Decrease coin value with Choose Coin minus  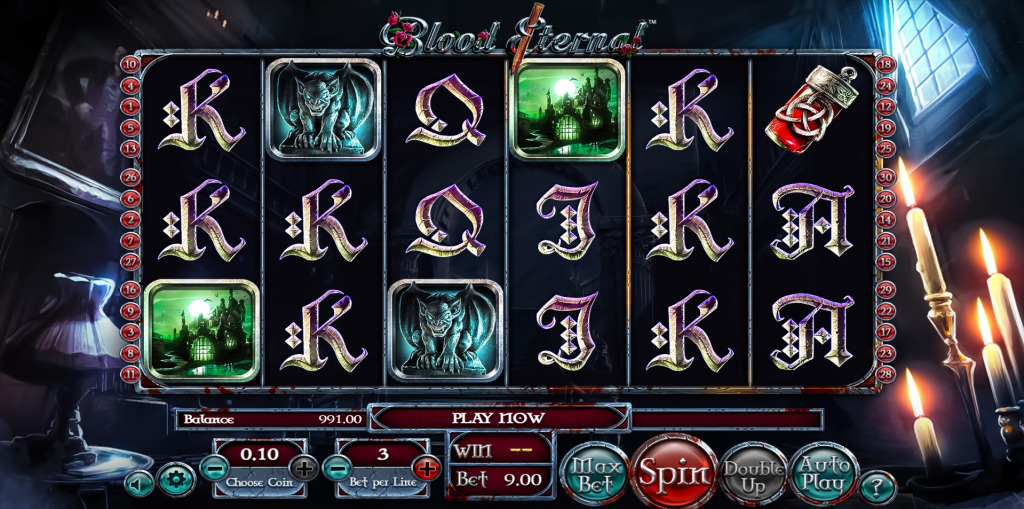click(214, 466)
